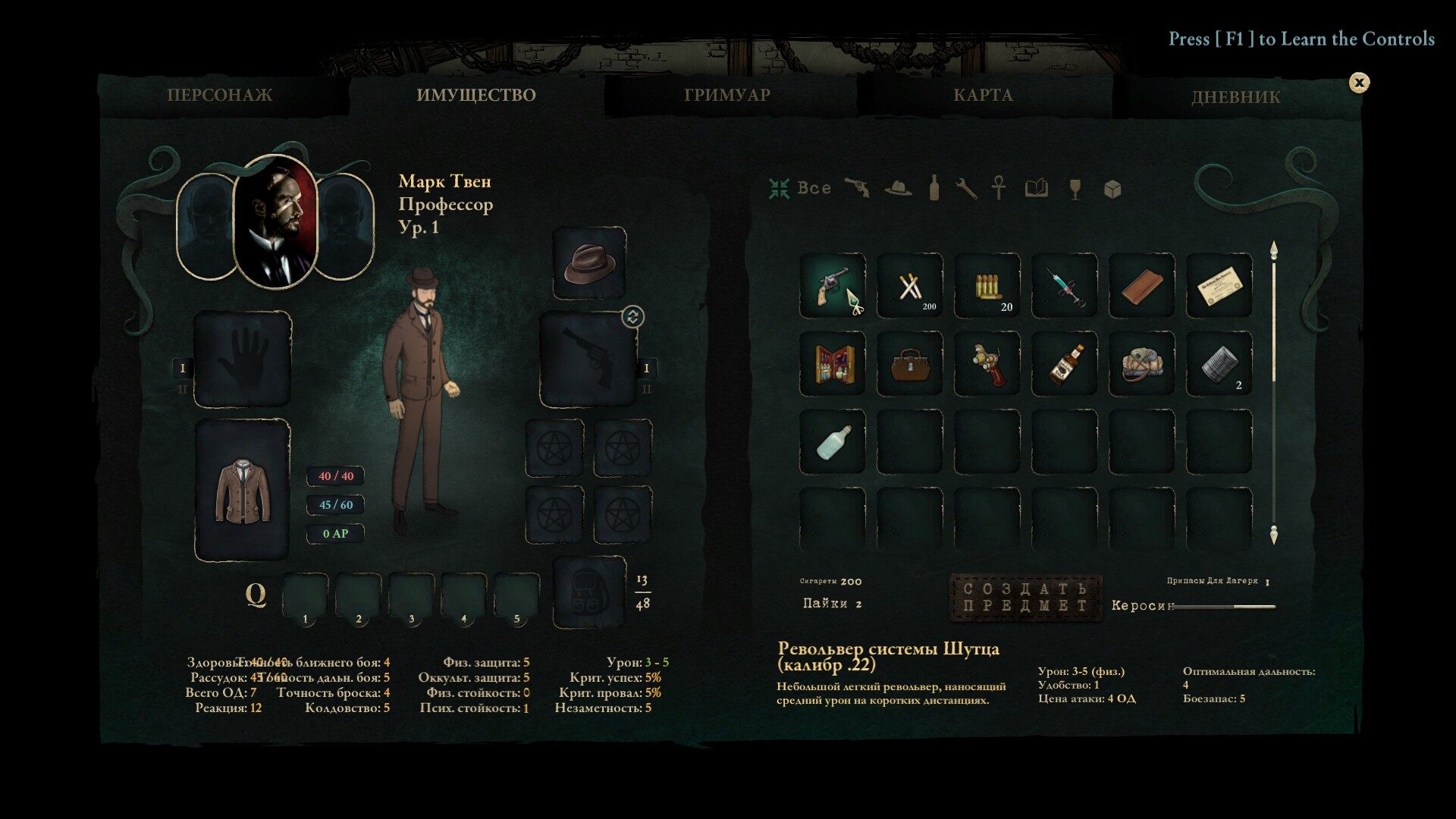Pick the syringe item slot
Viewport: 1456px width, 819px height.
(x=1065, y=286)
